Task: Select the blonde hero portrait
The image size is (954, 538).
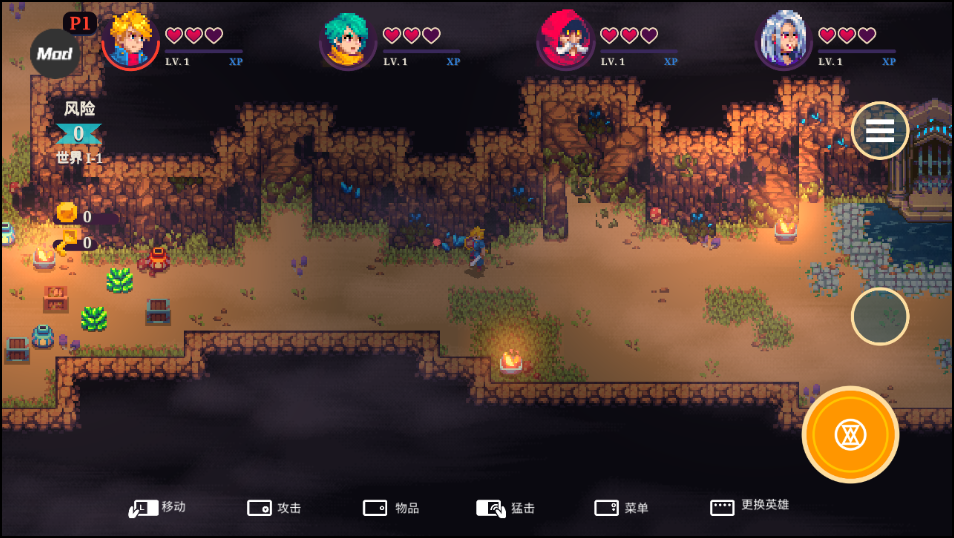Action: (x=131, y=40)
